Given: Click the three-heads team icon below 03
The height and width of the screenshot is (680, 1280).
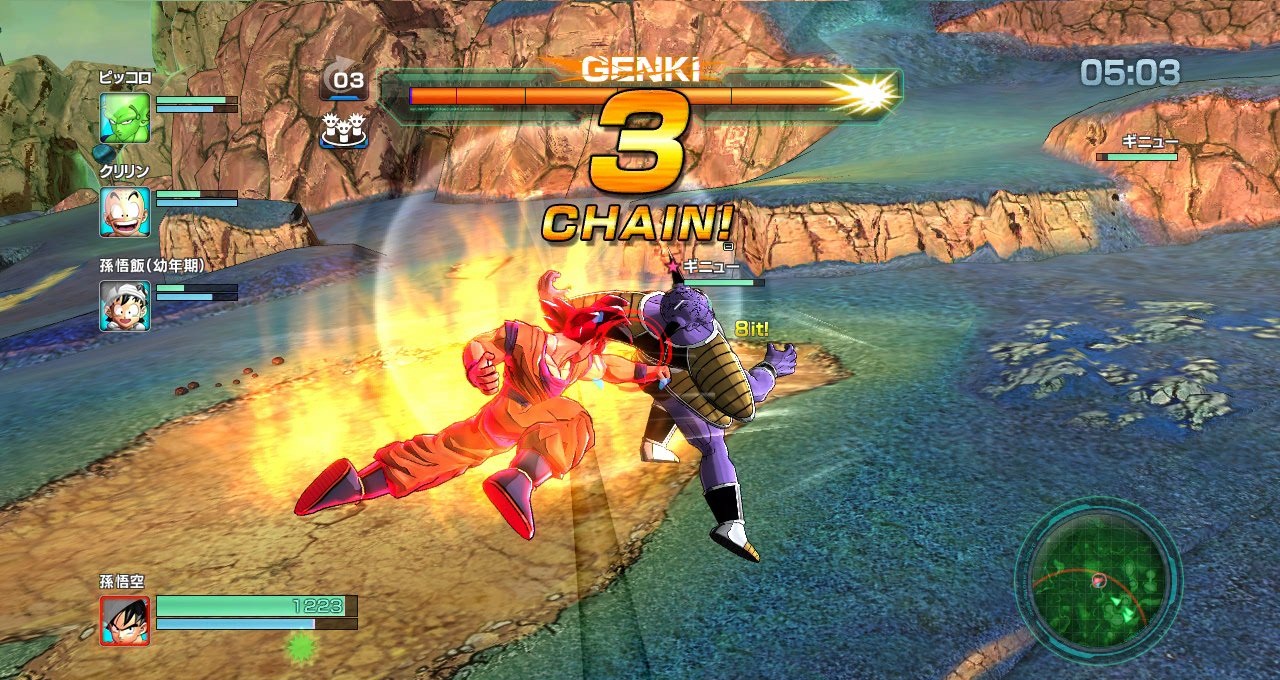Looking at the screenshot, I should [343, 130].
